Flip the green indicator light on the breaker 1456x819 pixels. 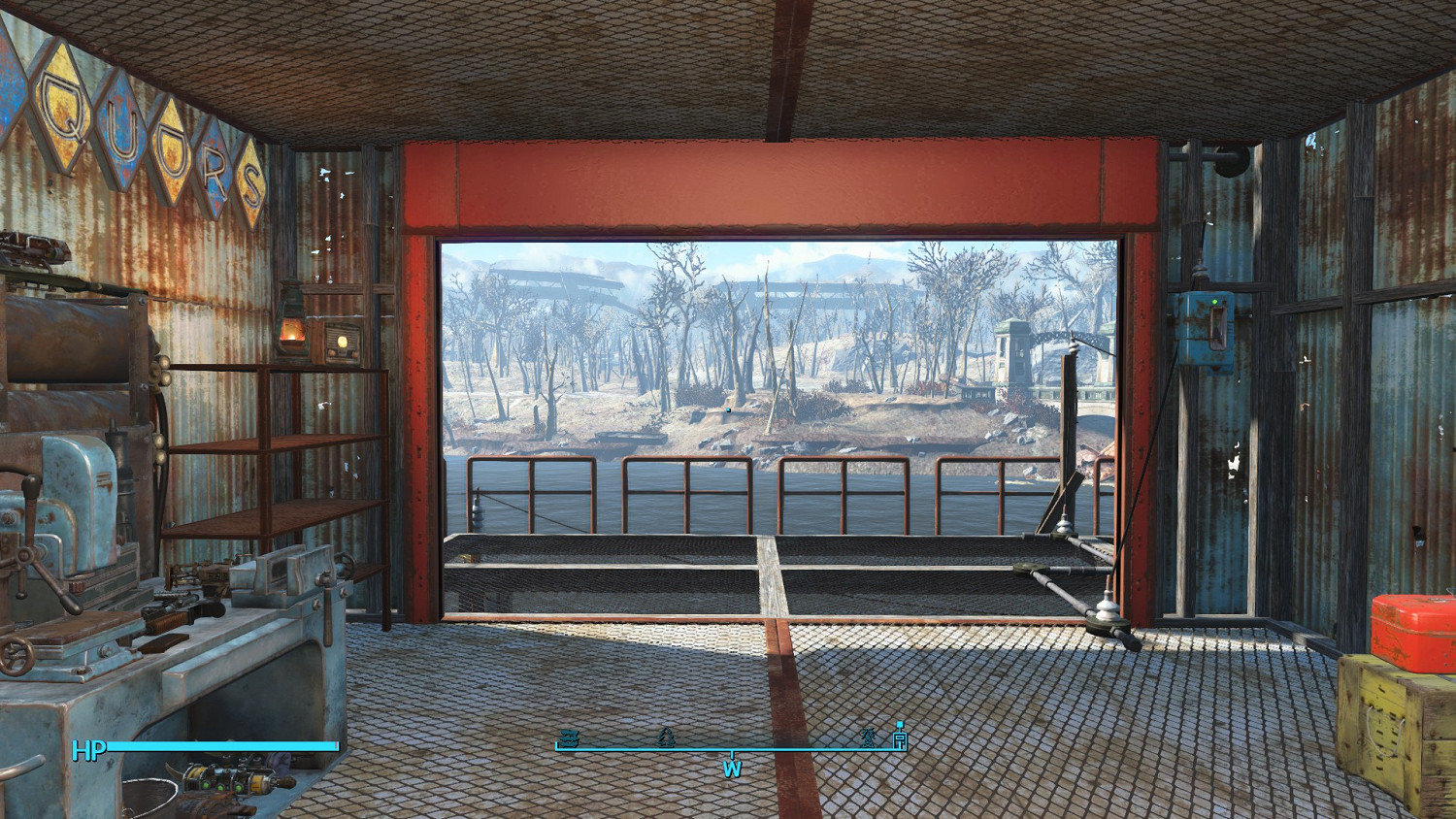pos(1214,302)
